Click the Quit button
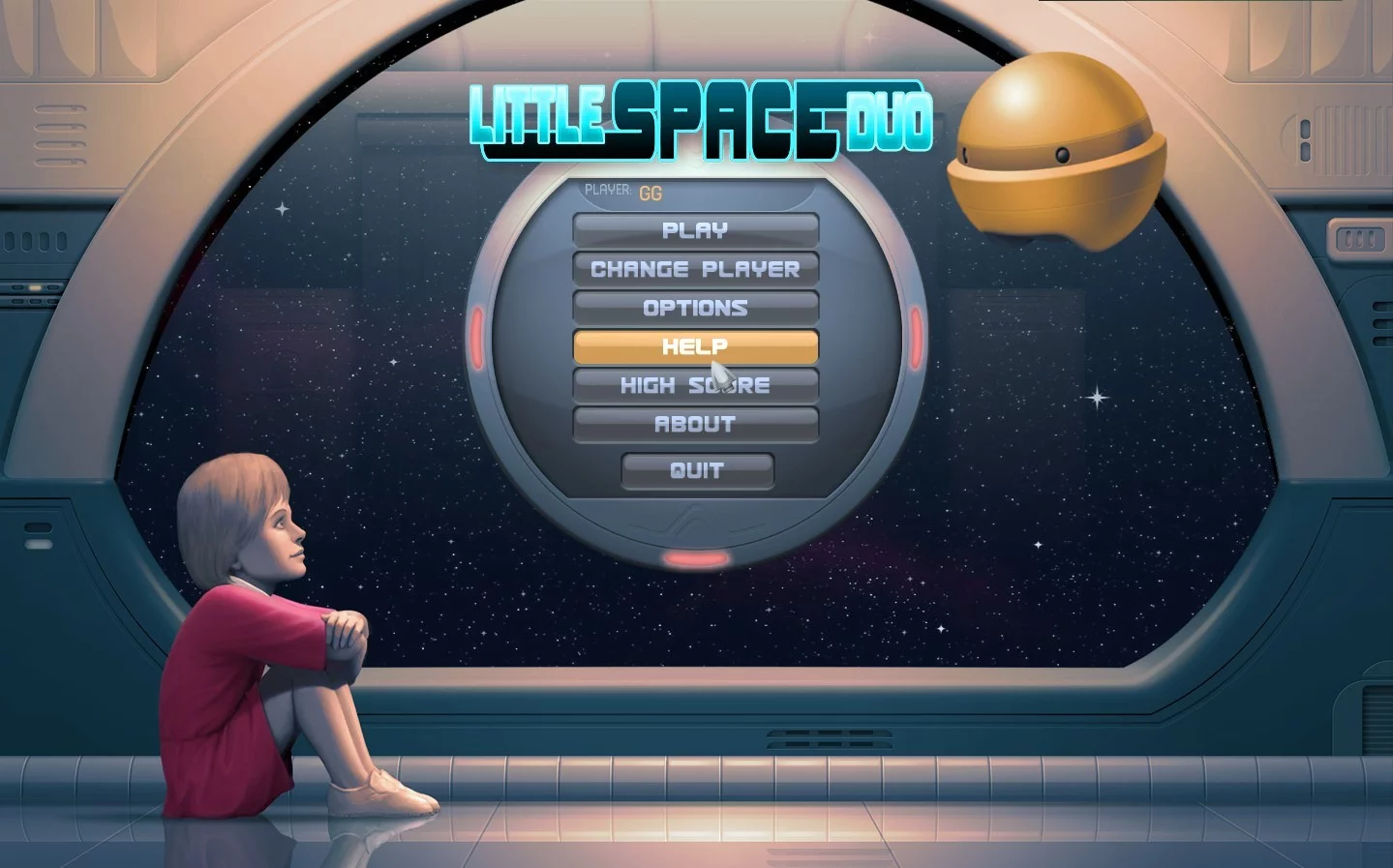This screenshot has width=1393, height=868. (x=697, y=470)
